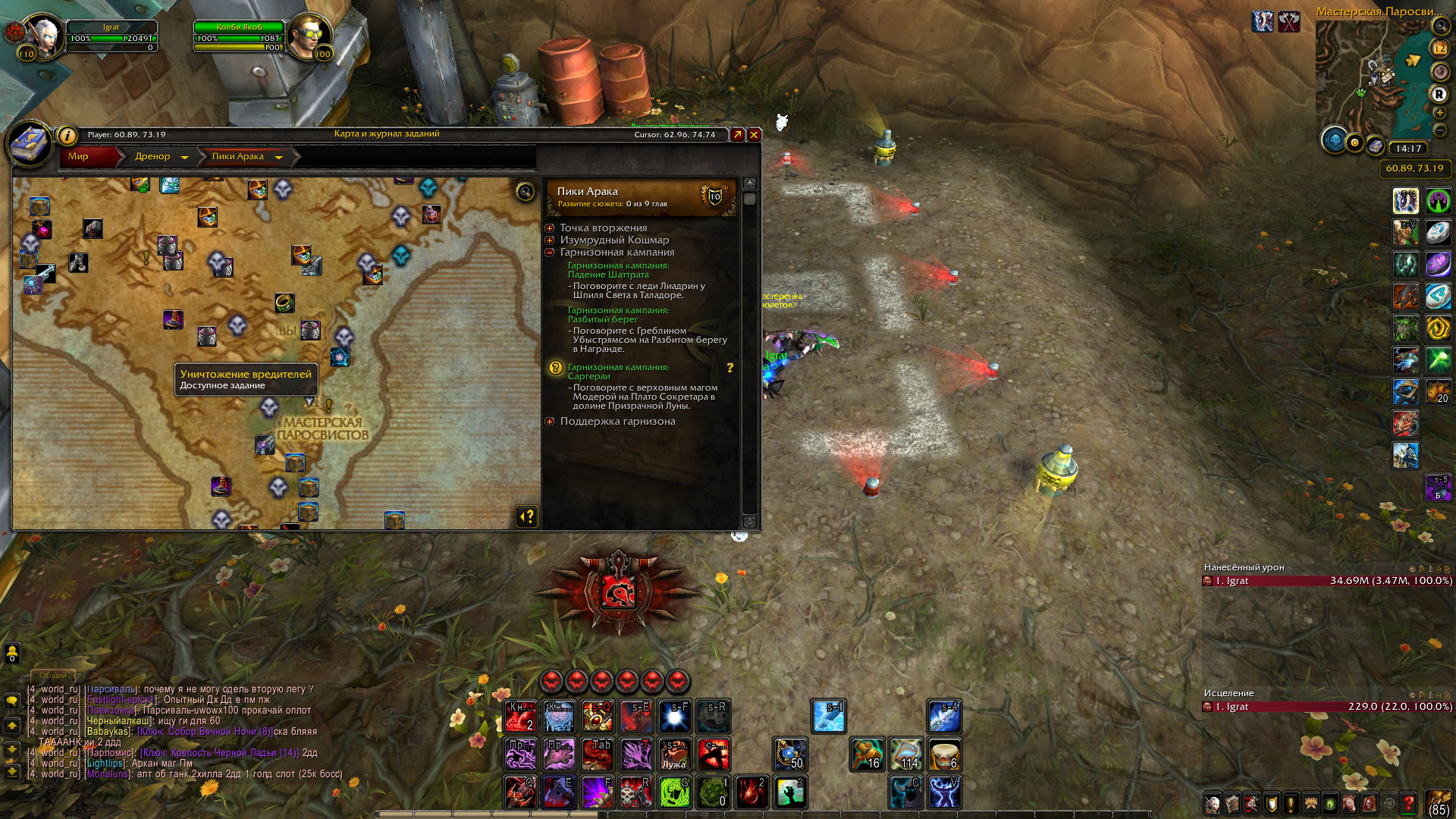Toggle the quest panel button at map corner
Viewport: 1456px width, 819px height.
(x=526, y=516)
